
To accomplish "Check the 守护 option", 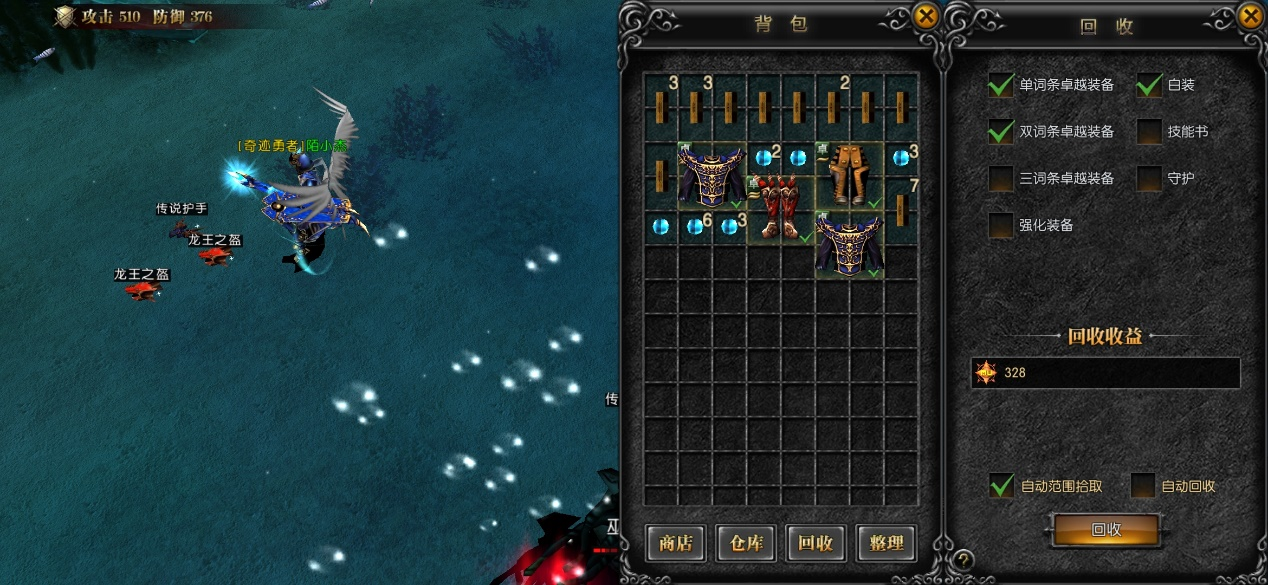I will (x=1149, y=178).
